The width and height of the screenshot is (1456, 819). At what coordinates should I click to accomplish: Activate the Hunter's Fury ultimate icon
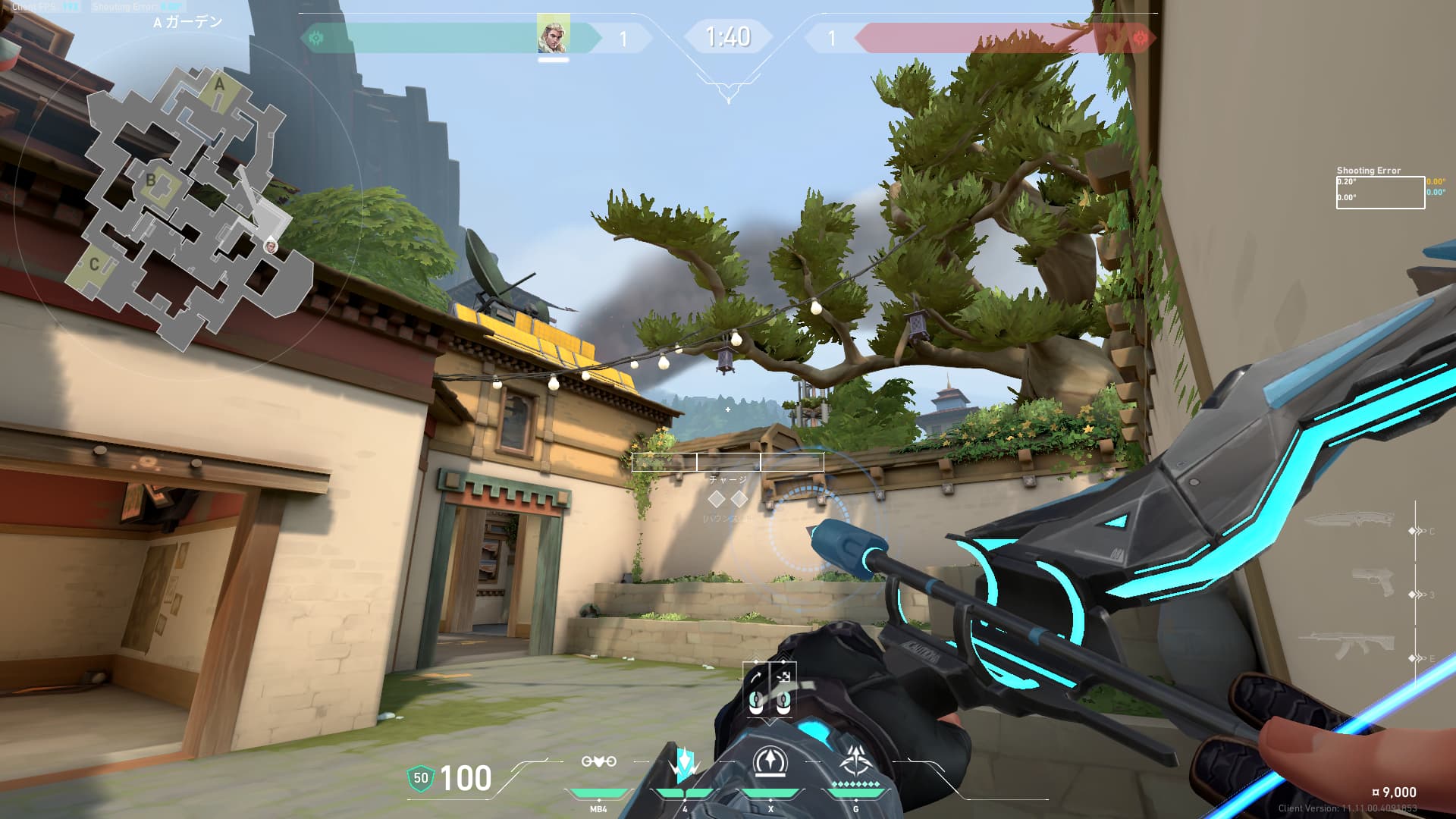(x=856, y=761)
